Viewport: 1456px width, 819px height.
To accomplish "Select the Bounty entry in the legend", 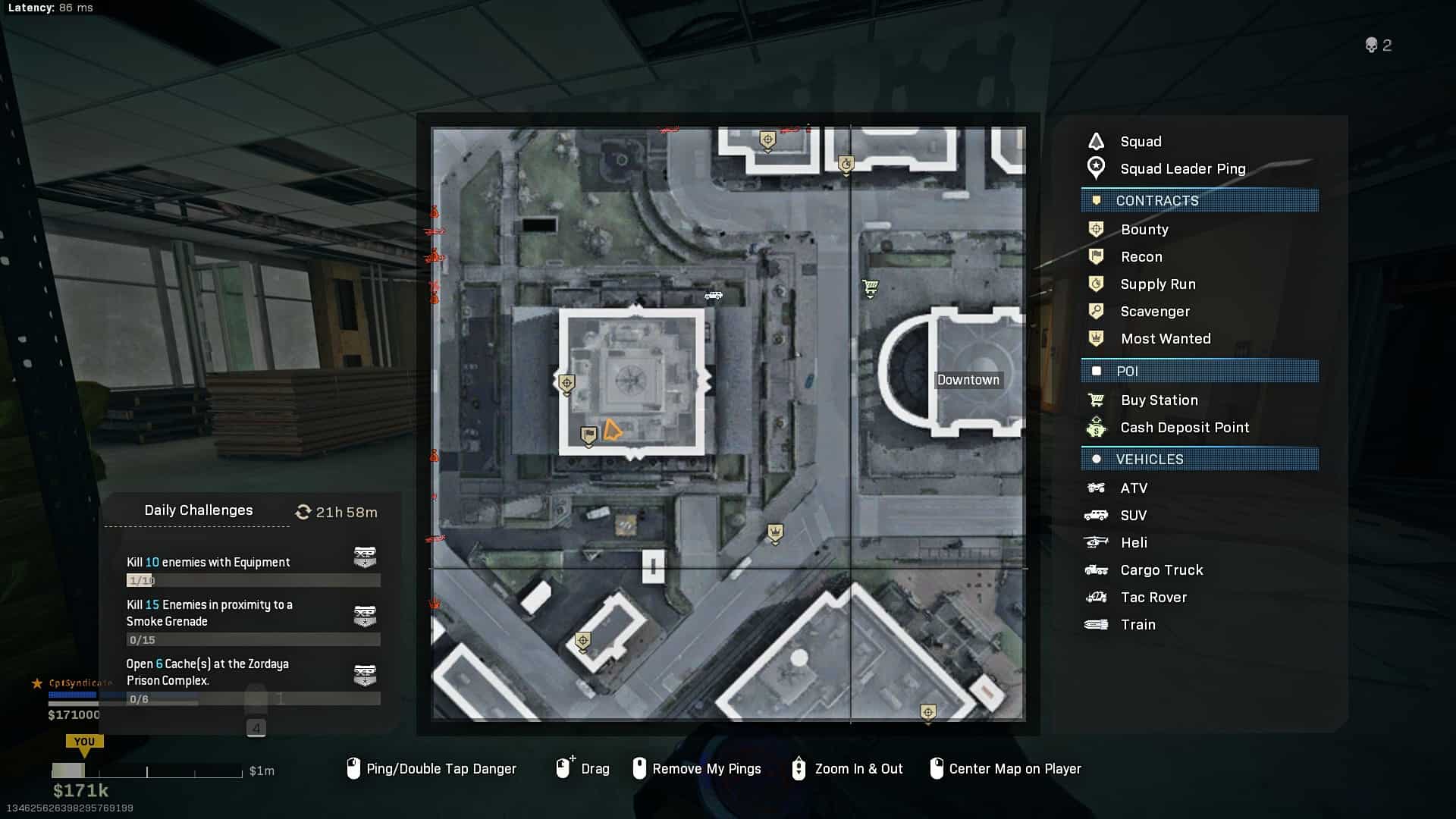I will pyautogui.click(x=1144, y=230).
